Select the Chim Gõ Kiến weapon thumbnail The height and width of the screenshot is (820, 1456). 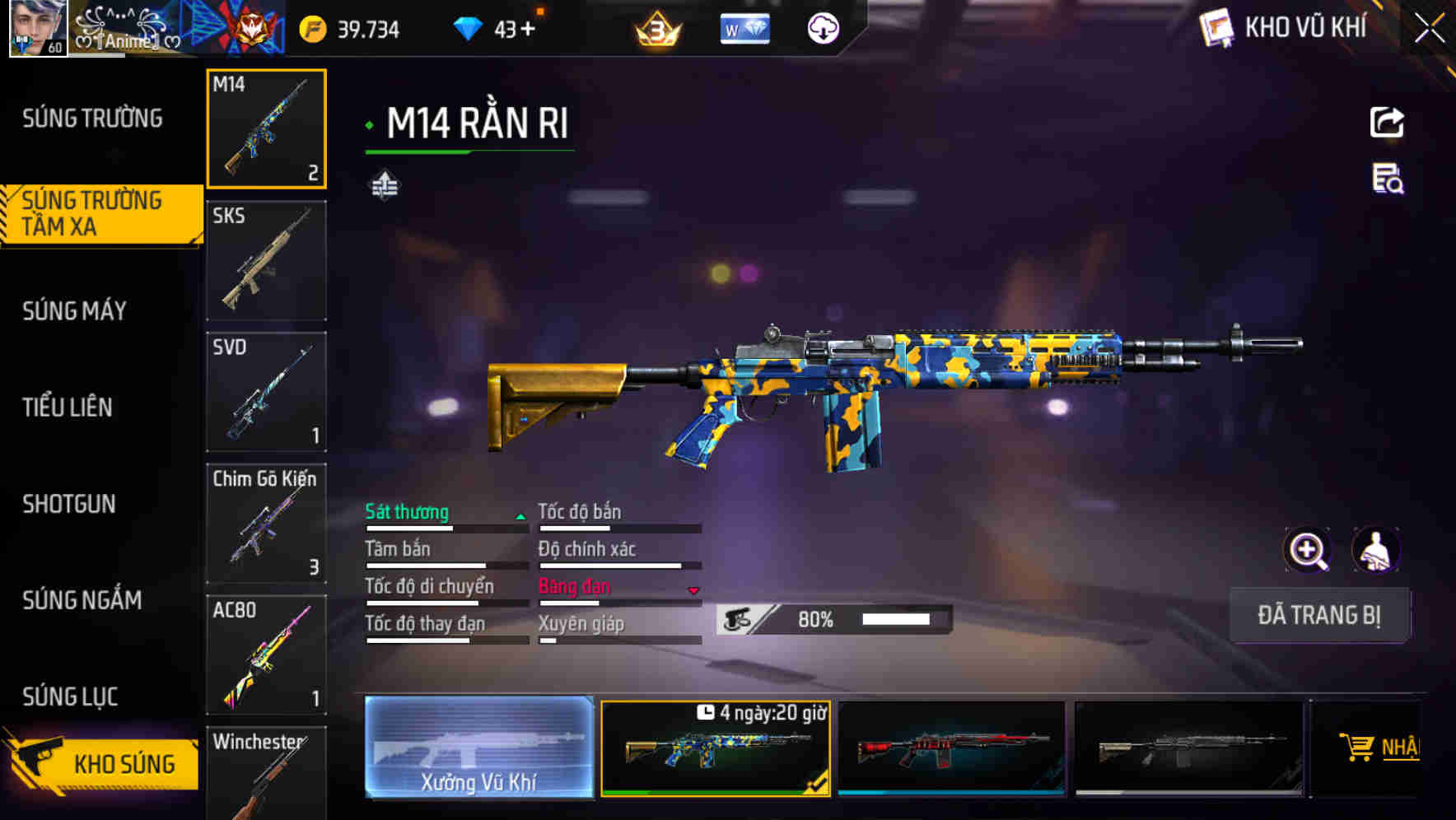pyautogui.click(x=266, y=524)
